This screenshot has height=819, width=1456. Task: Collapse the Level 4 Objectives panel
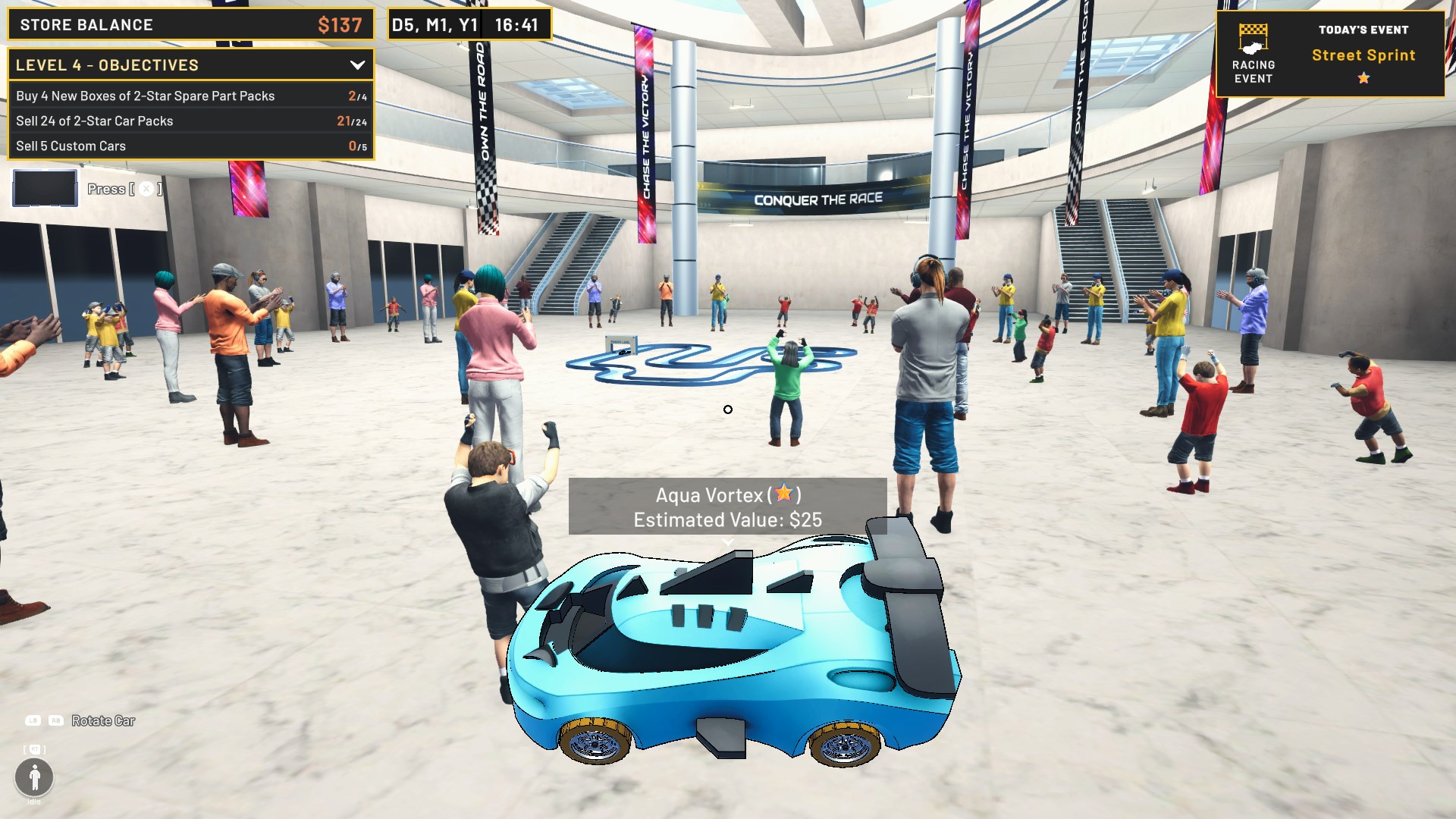(x=359, y=65)
